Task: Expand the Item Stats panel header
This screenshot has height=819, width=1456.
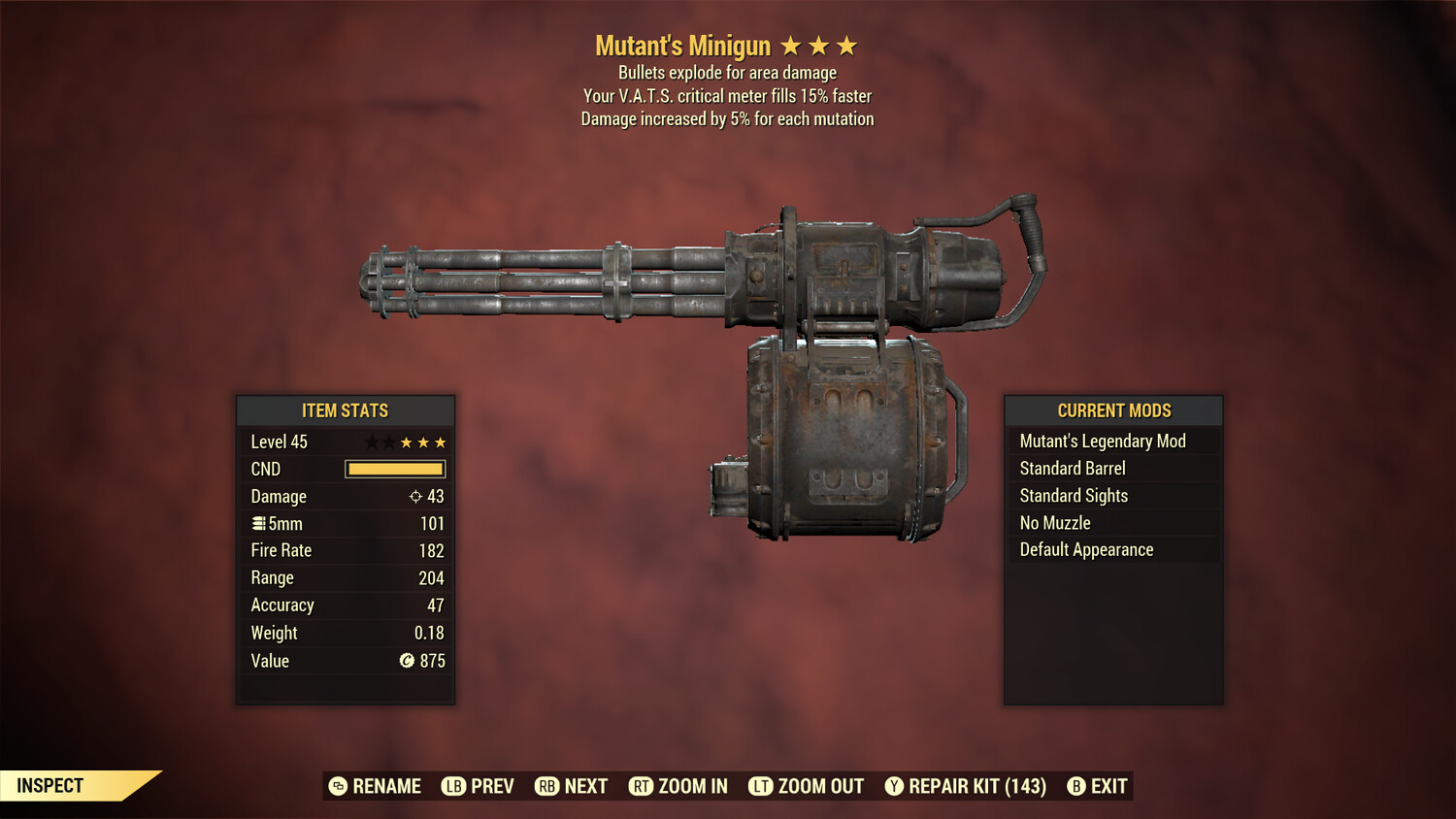Action: click(346, 410)
